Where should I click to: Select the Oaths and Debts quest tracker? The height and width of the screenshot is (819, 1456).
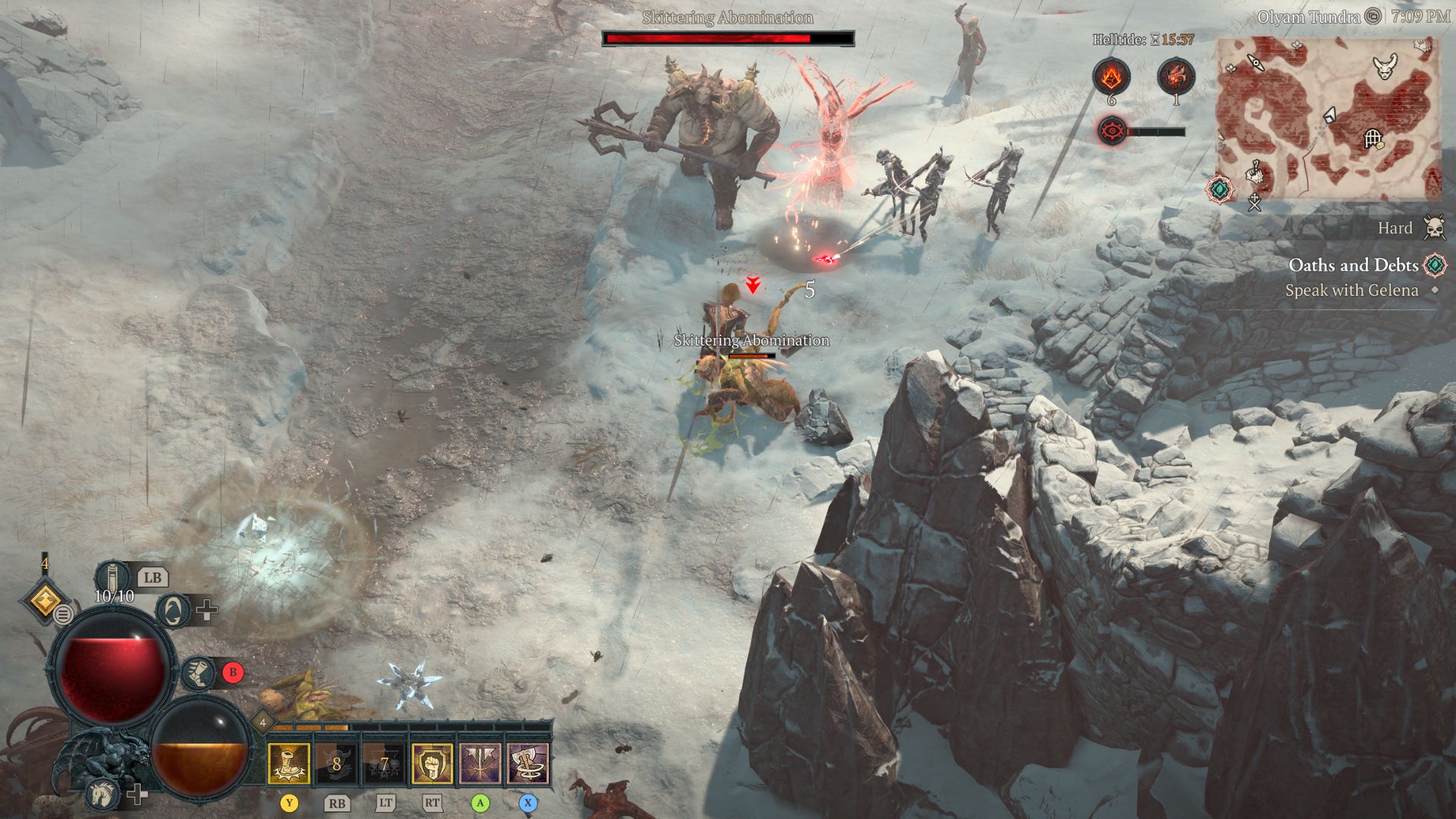tap(1353, 265)
